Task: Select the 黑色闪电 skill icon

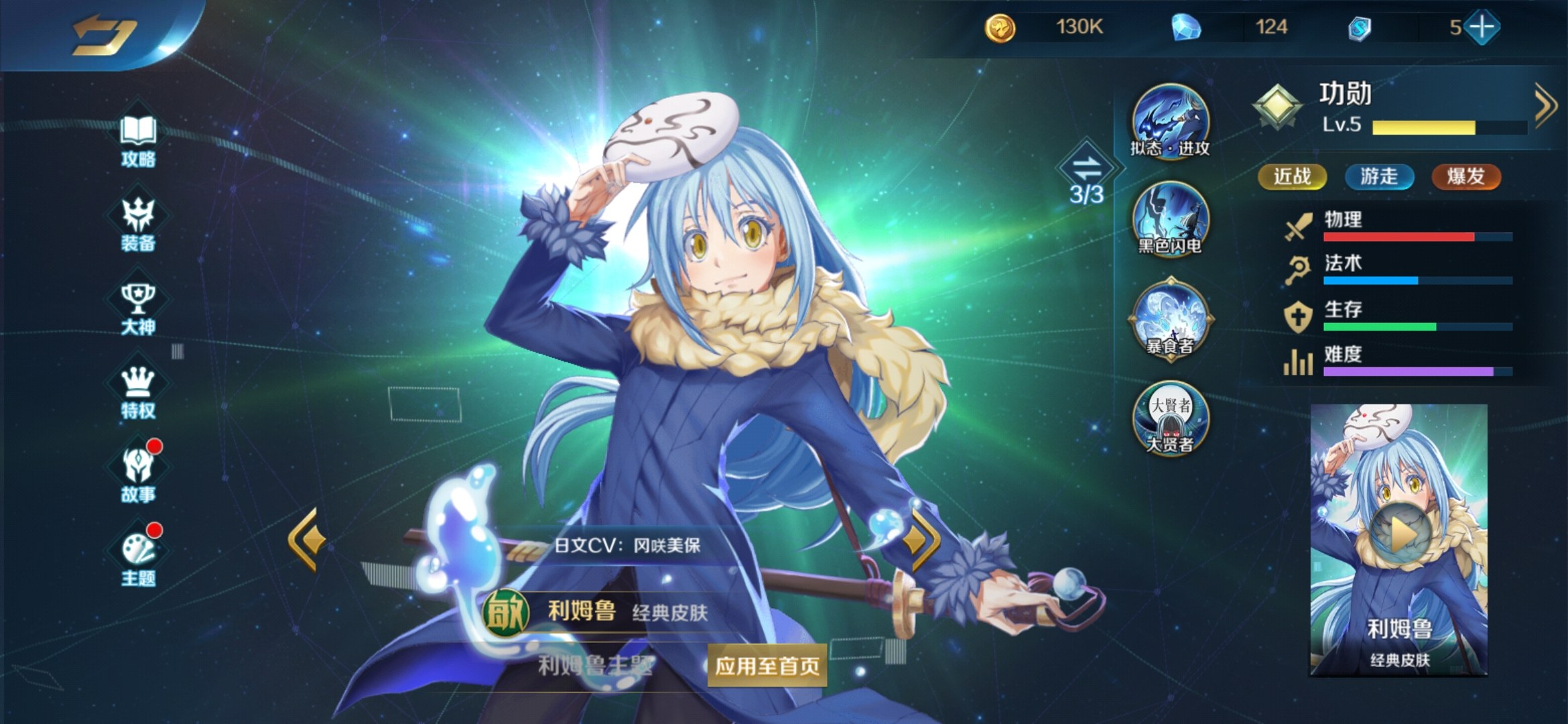Action: tap(1170, 219)
